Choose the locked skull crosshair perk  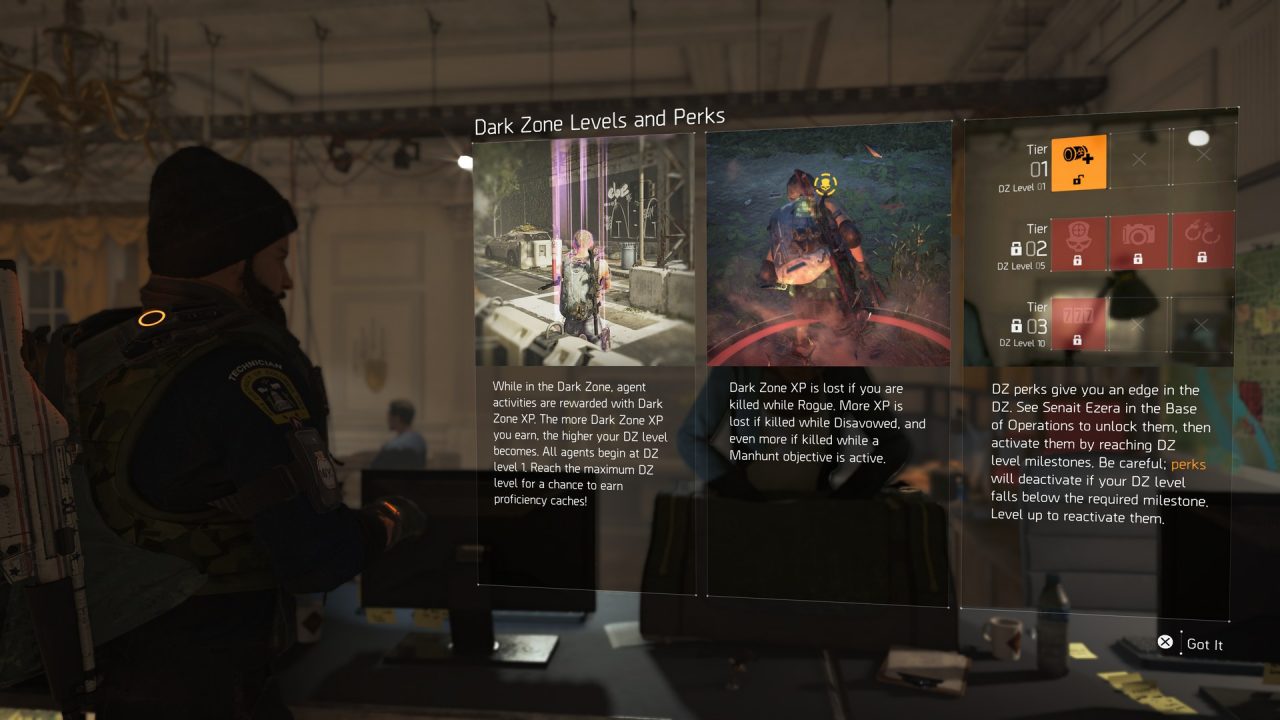tap(1079, 241)
